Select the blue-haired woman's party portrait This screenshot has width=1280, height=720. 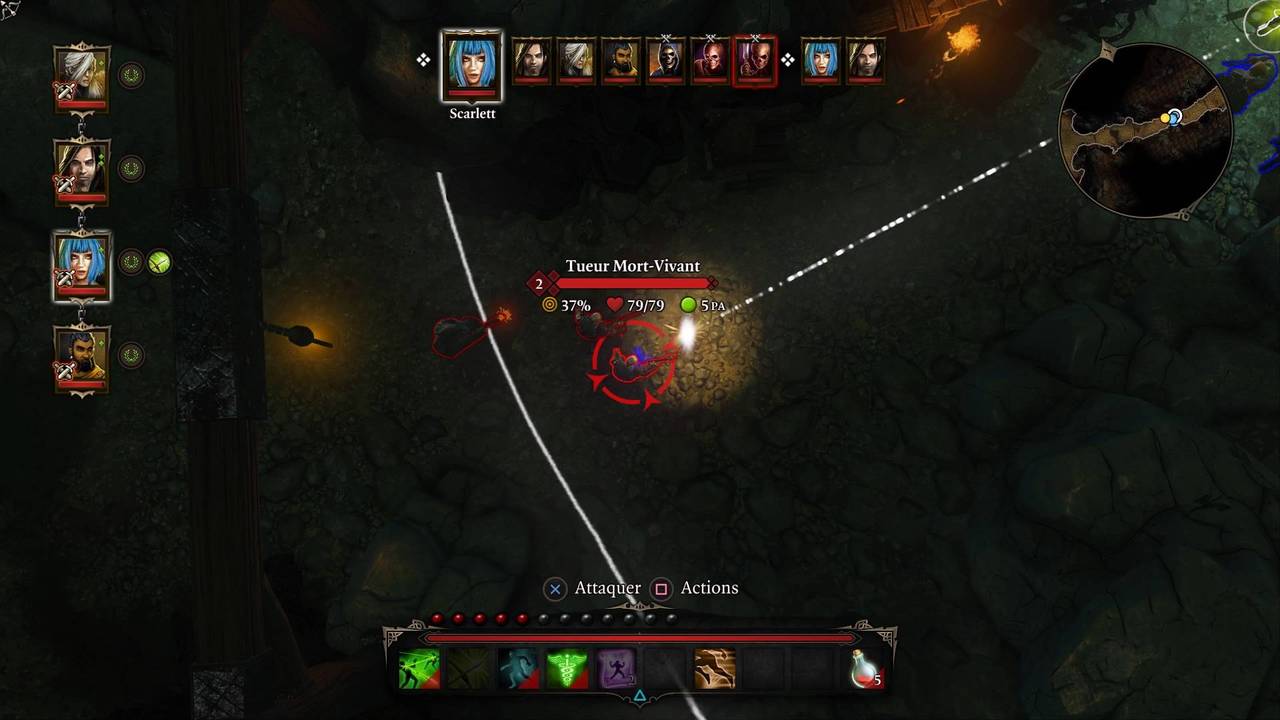tap(81, 265)
